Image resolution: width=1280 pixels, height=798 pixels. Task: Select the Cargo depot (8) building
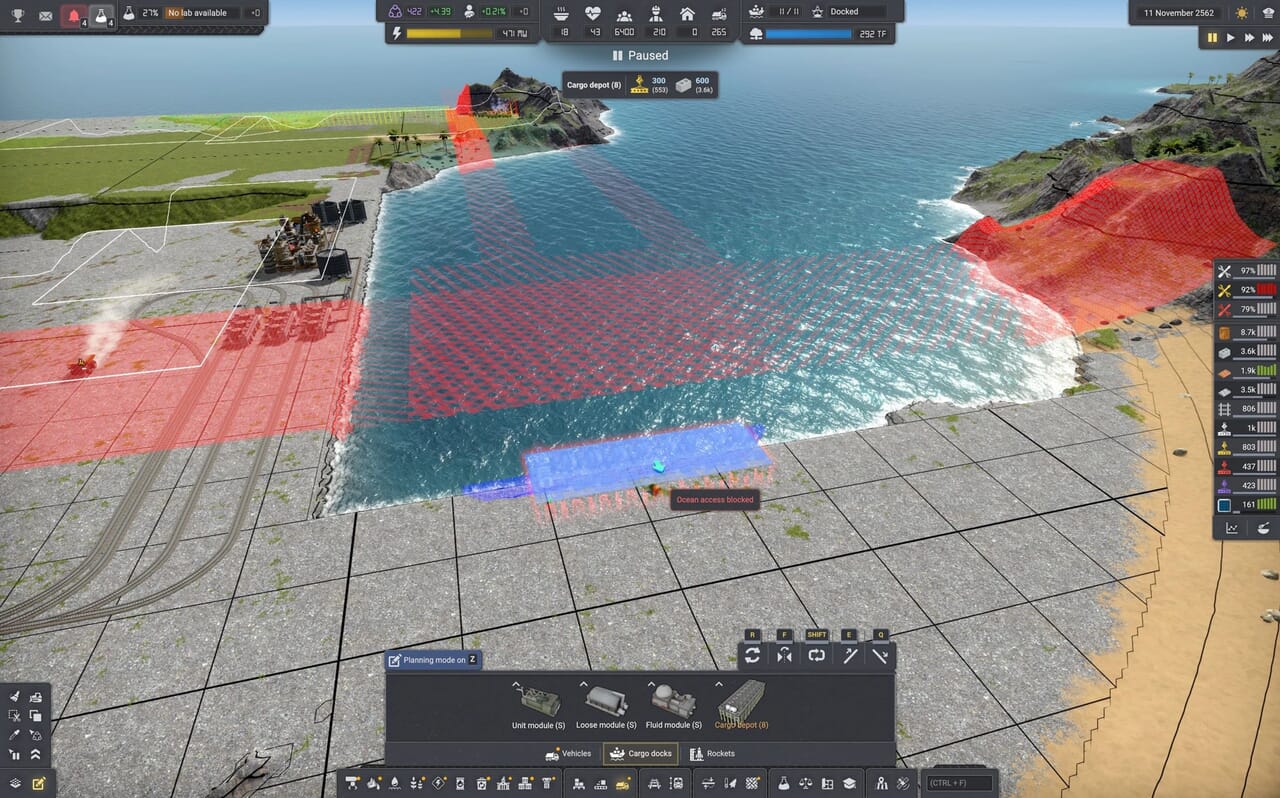[x=741, y=702]
